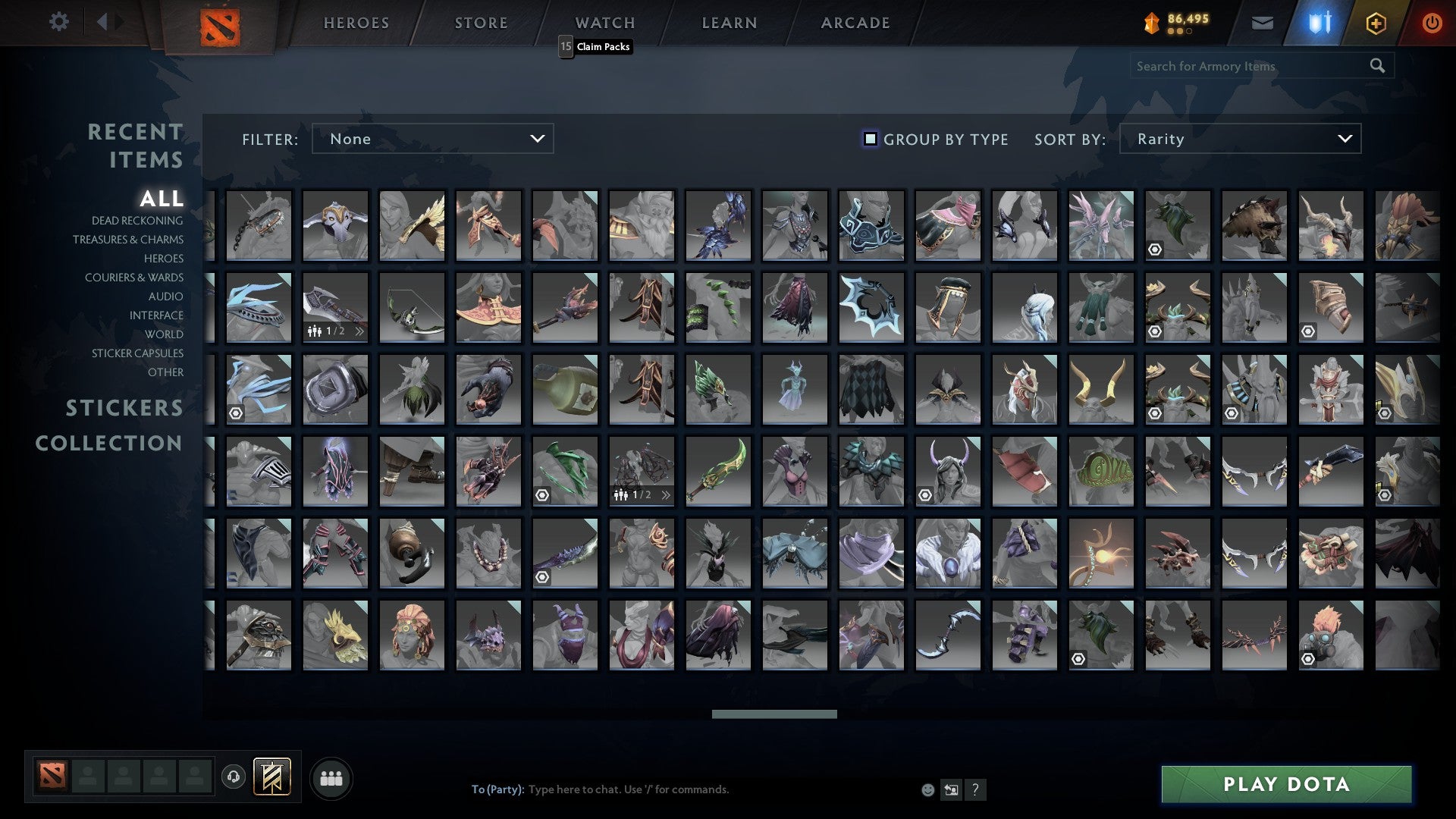Open Dota 2 settings gear

[x=59, y=22]
